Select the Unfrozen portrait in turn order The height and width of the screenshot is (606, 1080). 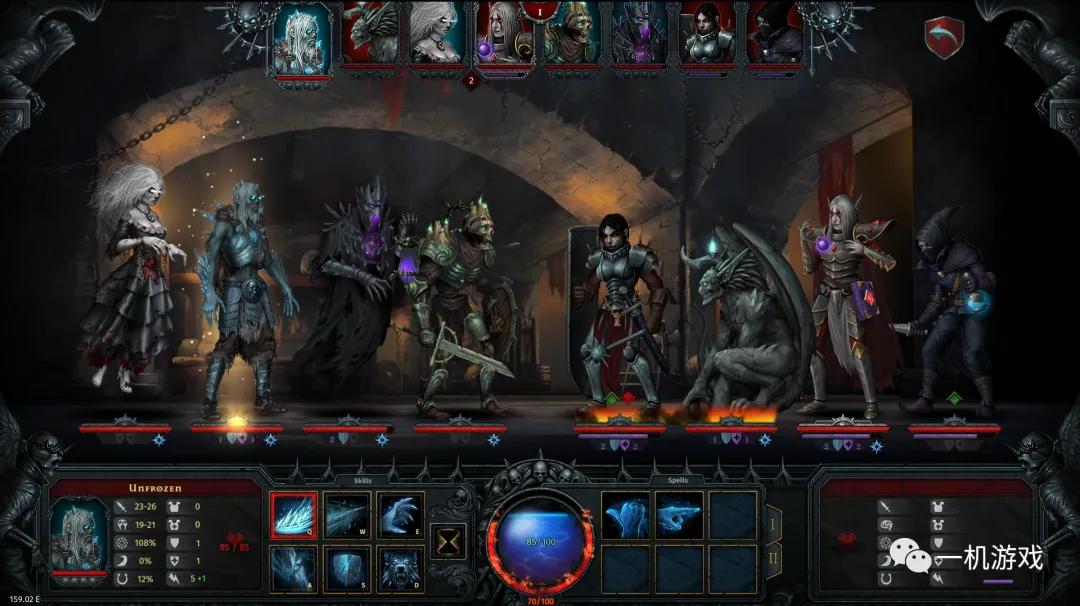[x=302, y=37]
